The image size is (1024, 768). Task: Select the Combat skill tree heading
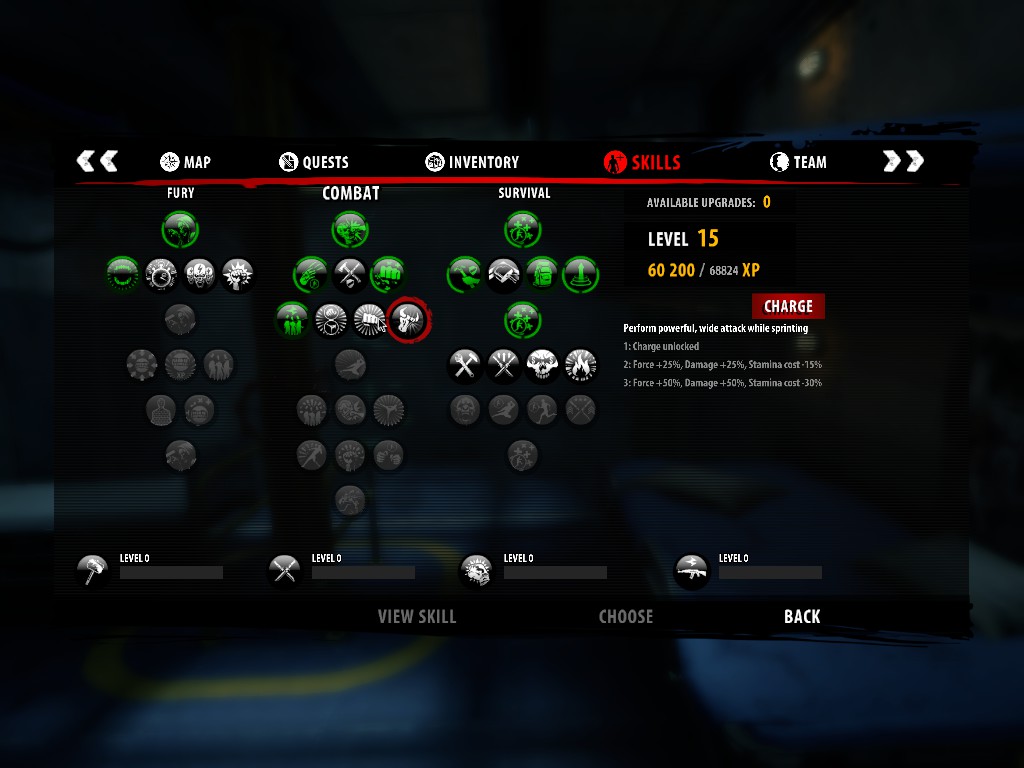click(x=350, y=193)
